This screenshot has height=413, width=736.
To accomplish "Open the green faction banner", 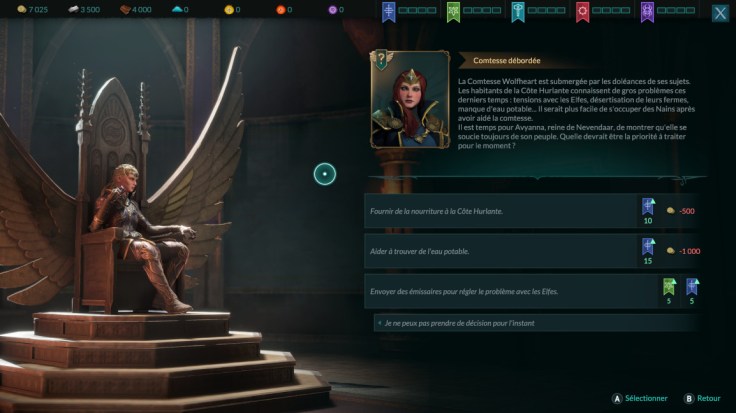I will 453,11.
